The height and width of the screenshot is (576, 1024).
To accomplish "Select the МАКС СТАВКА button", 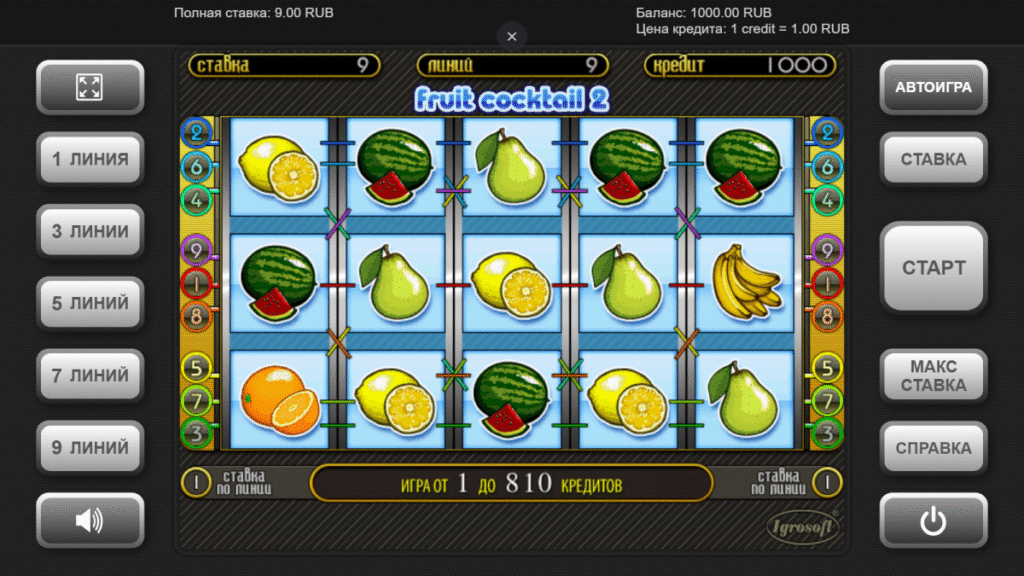I will click(933, 376).
